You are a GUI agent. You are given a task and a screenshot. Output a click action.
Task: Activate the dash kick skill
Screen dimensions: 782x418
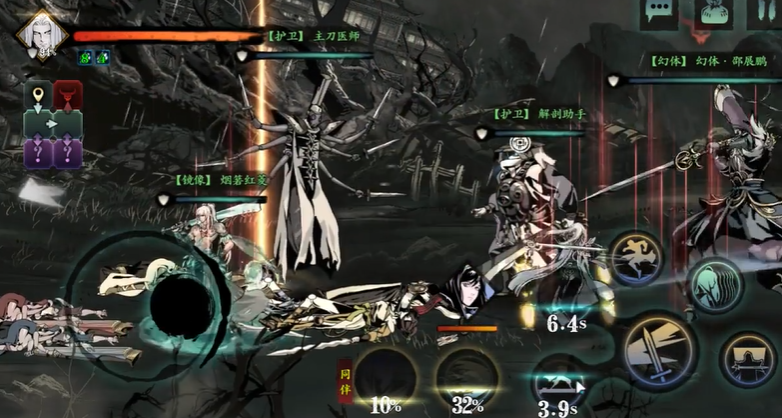coord(636,259)
